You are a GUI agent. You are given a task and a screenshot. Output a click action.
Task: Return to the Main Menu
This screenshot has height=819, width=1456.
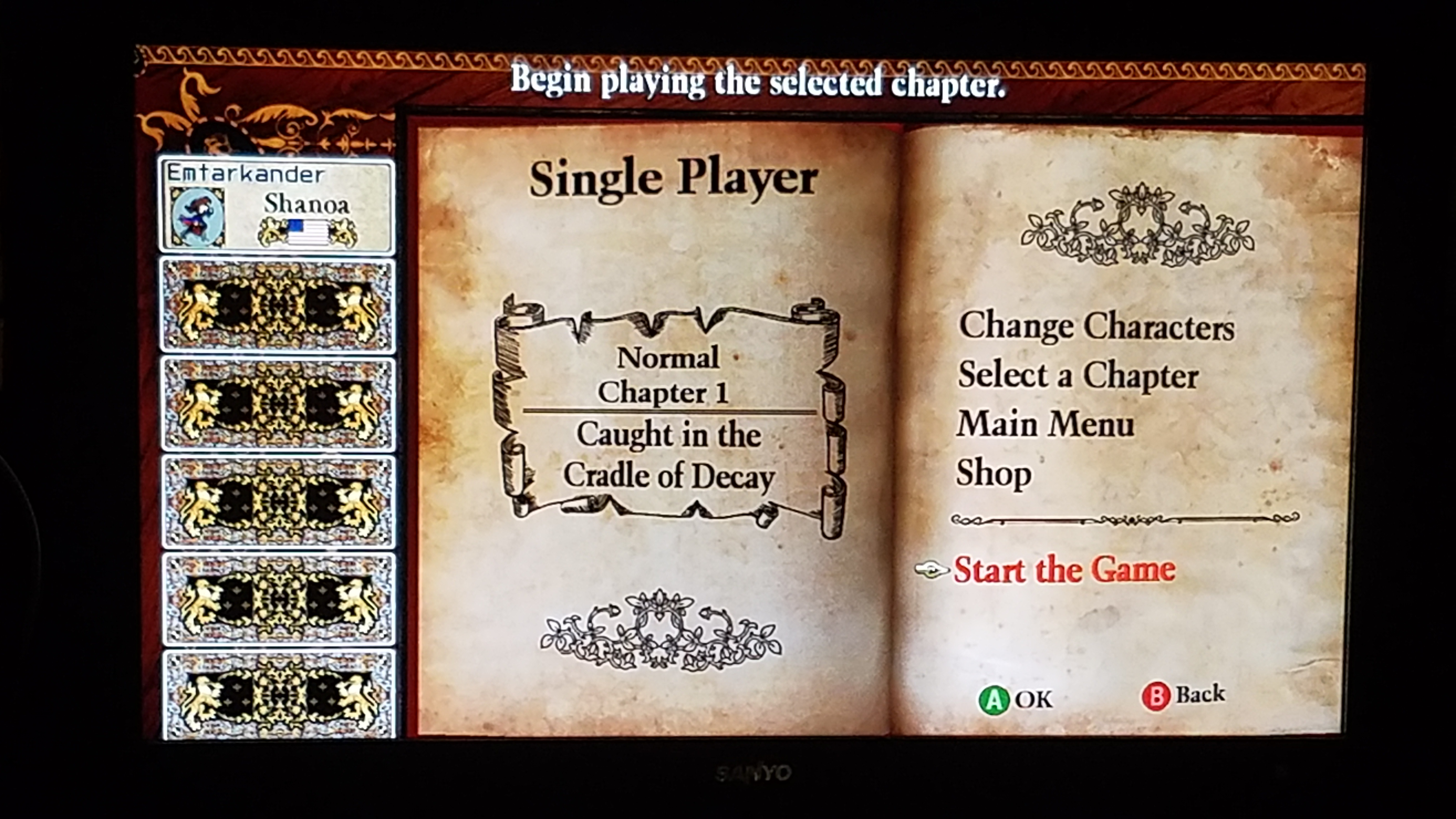[x=1045, y=424]
